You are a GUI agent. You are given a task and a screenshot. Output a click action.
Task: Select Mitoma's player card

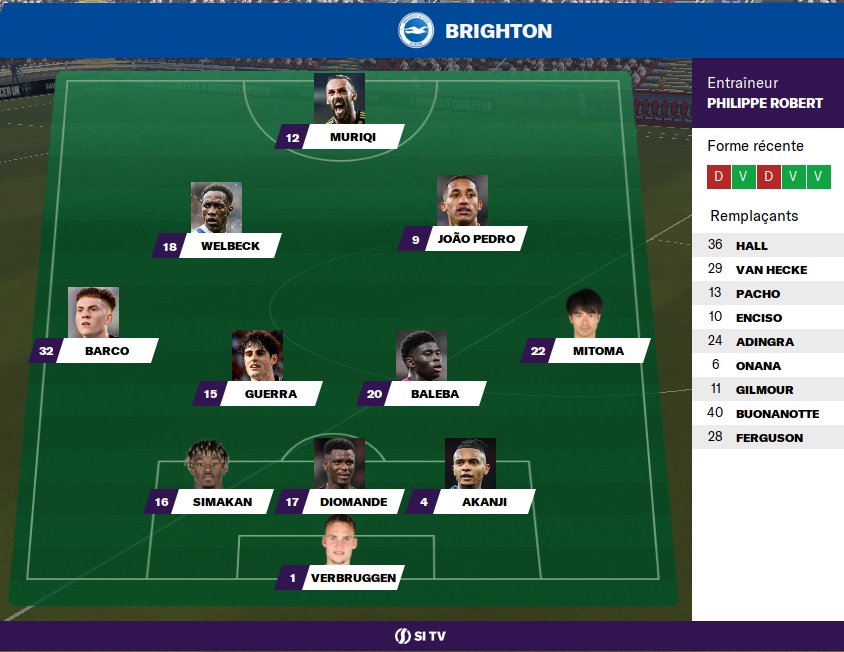point(597,351)
